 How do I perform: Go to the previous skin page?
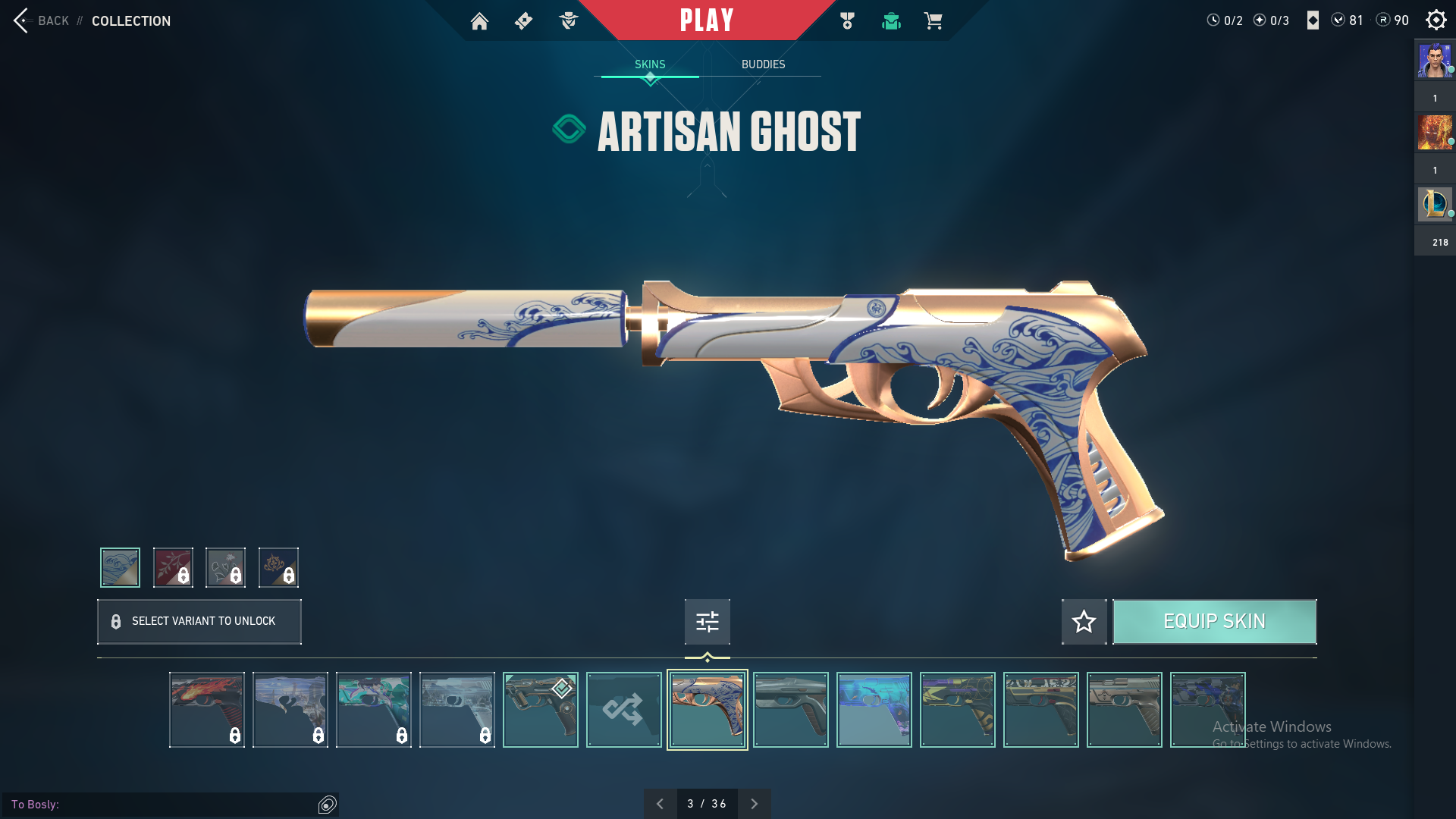pos(660,804)
